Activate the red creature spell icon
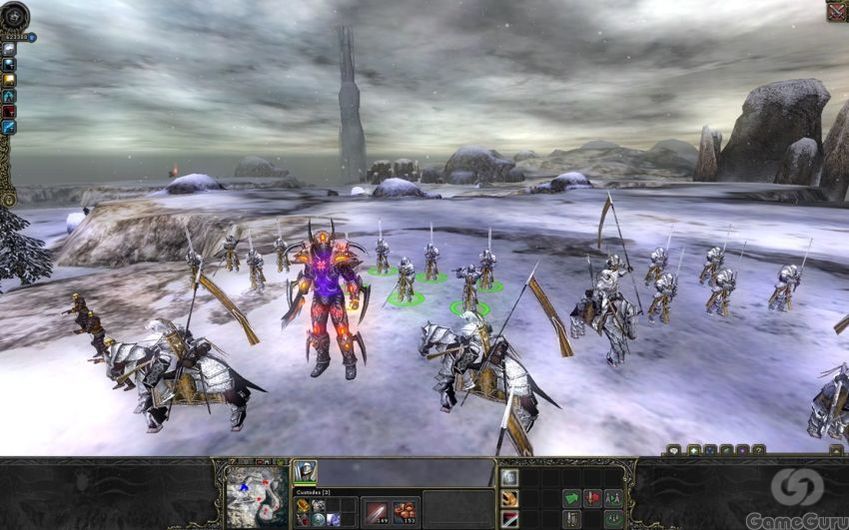The width and height of the screenshot is (849, 530). click(x=9, y=111)
